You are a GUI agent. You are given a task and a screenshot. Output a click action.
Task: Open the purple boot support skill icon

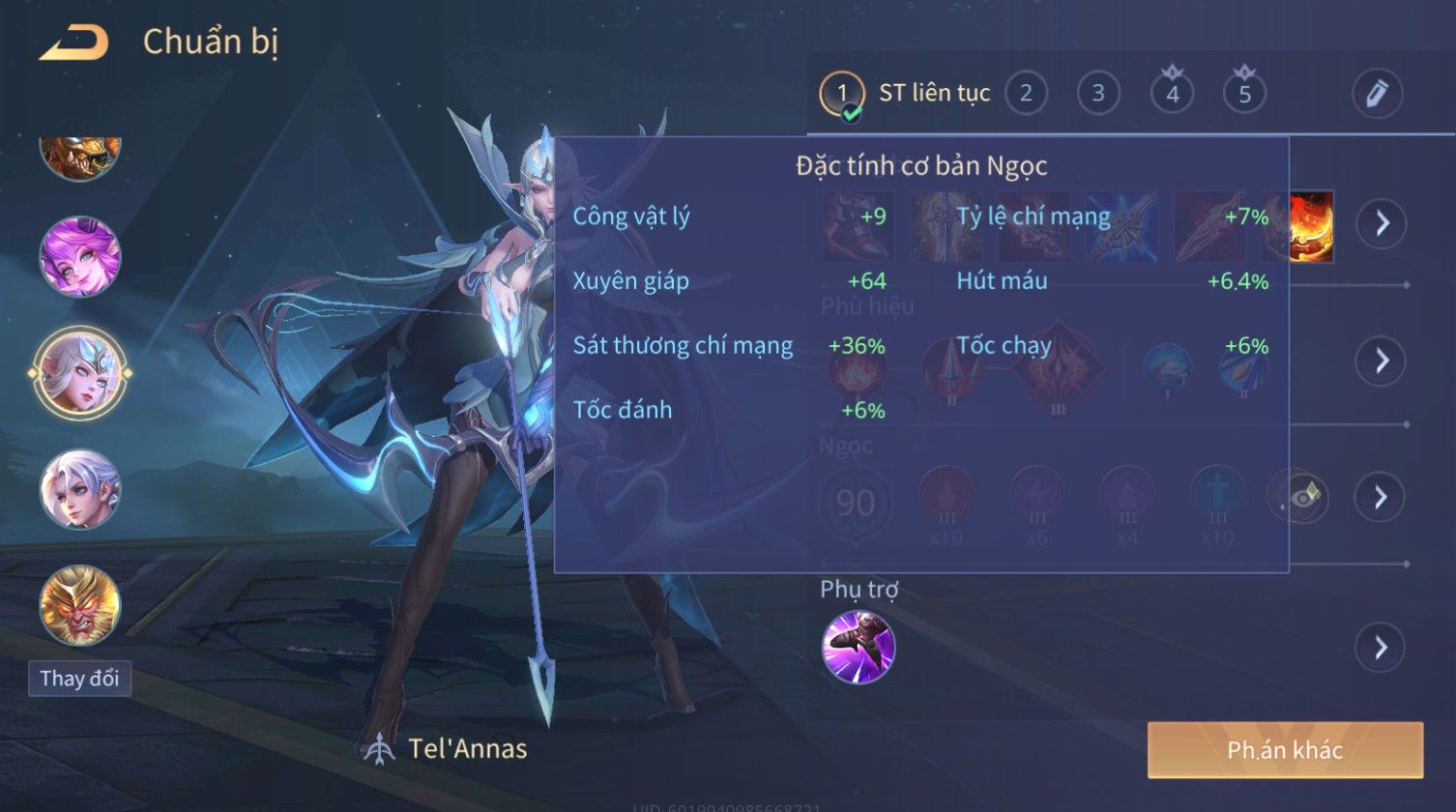(x=859, y=647)
